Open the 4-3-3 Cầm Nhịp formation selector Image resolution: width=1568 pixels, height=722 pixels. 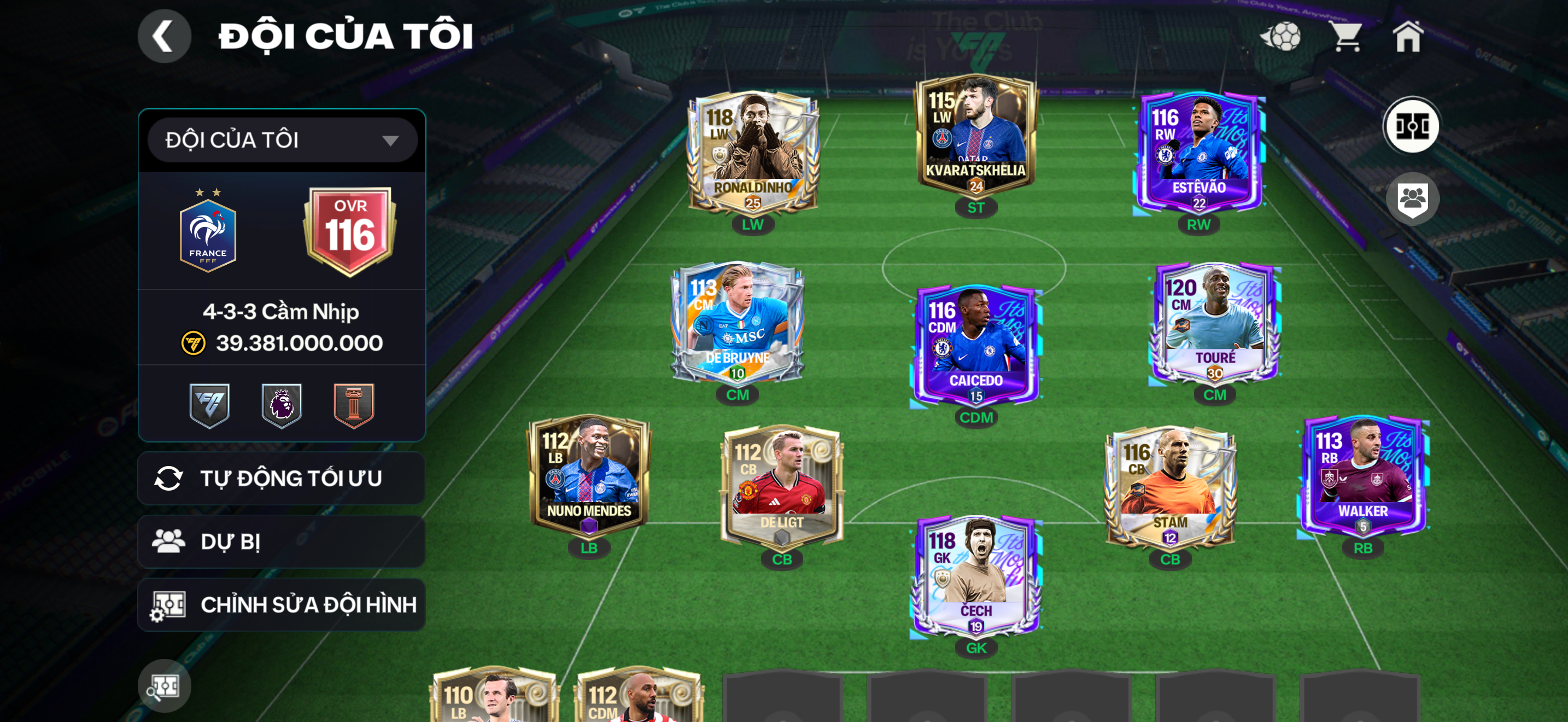(x=281, y=311)
